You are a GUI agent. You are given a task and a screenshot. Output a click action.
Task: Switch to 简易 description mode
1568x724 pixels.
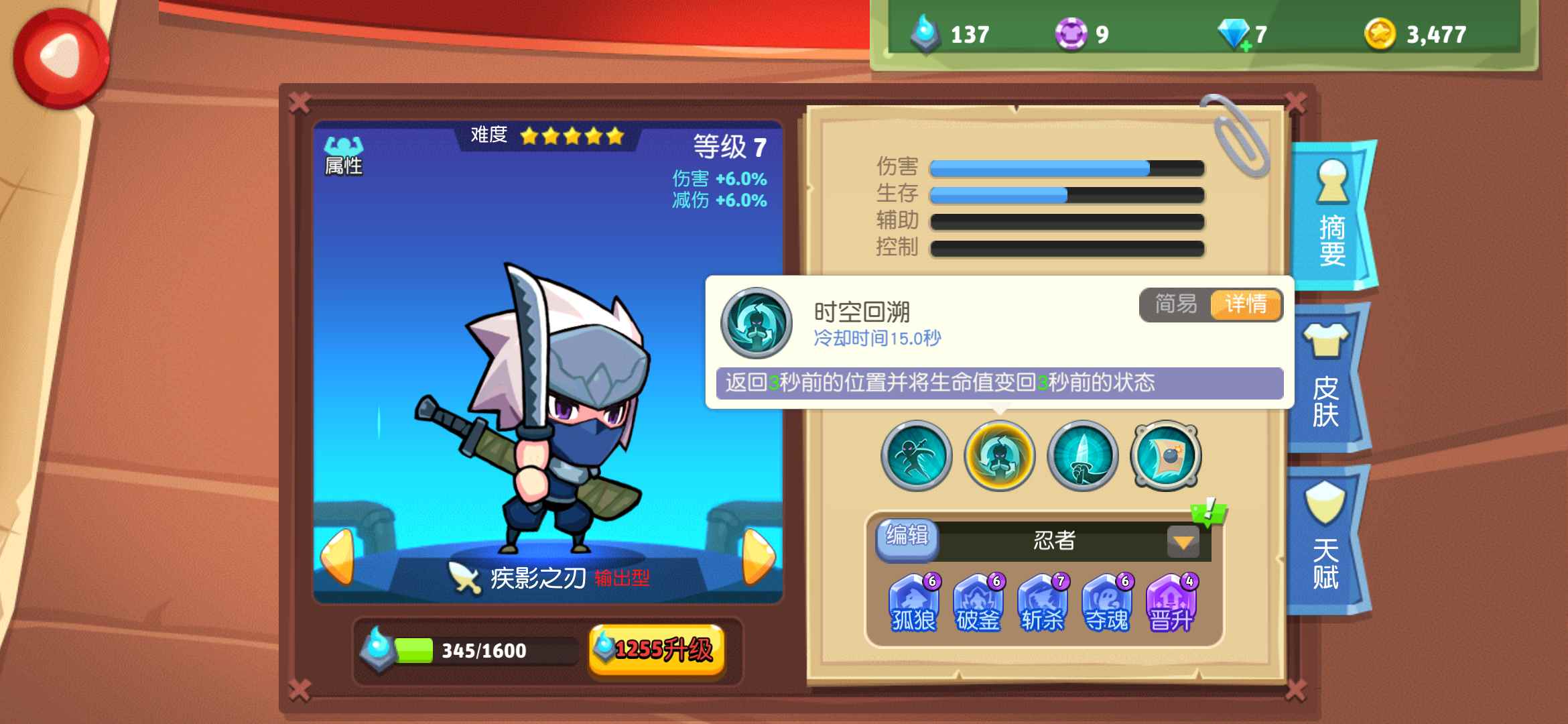coord(1177,306)
